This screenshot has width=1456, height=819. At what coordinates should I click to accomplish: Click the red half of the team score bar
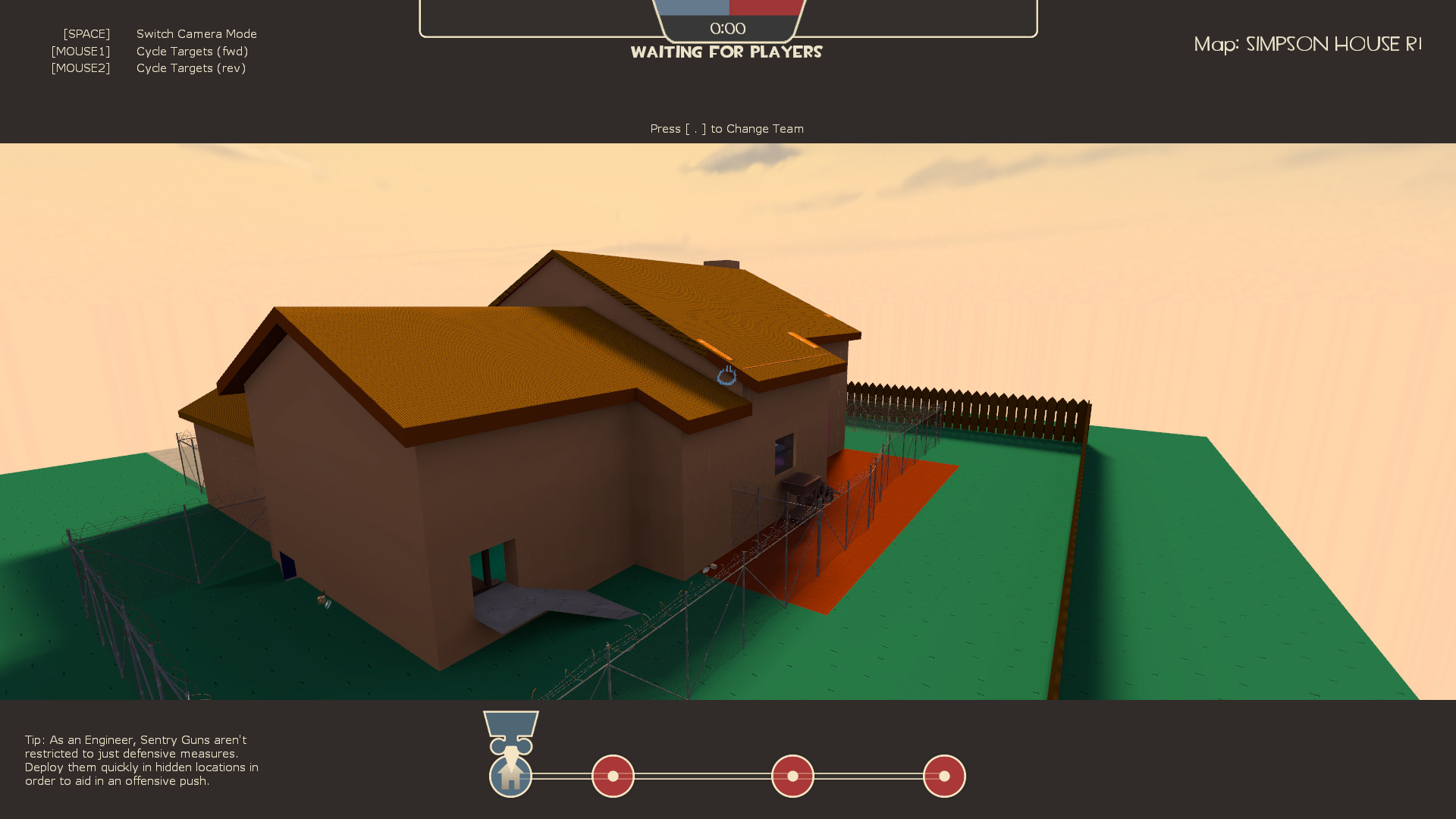(766, 6)
